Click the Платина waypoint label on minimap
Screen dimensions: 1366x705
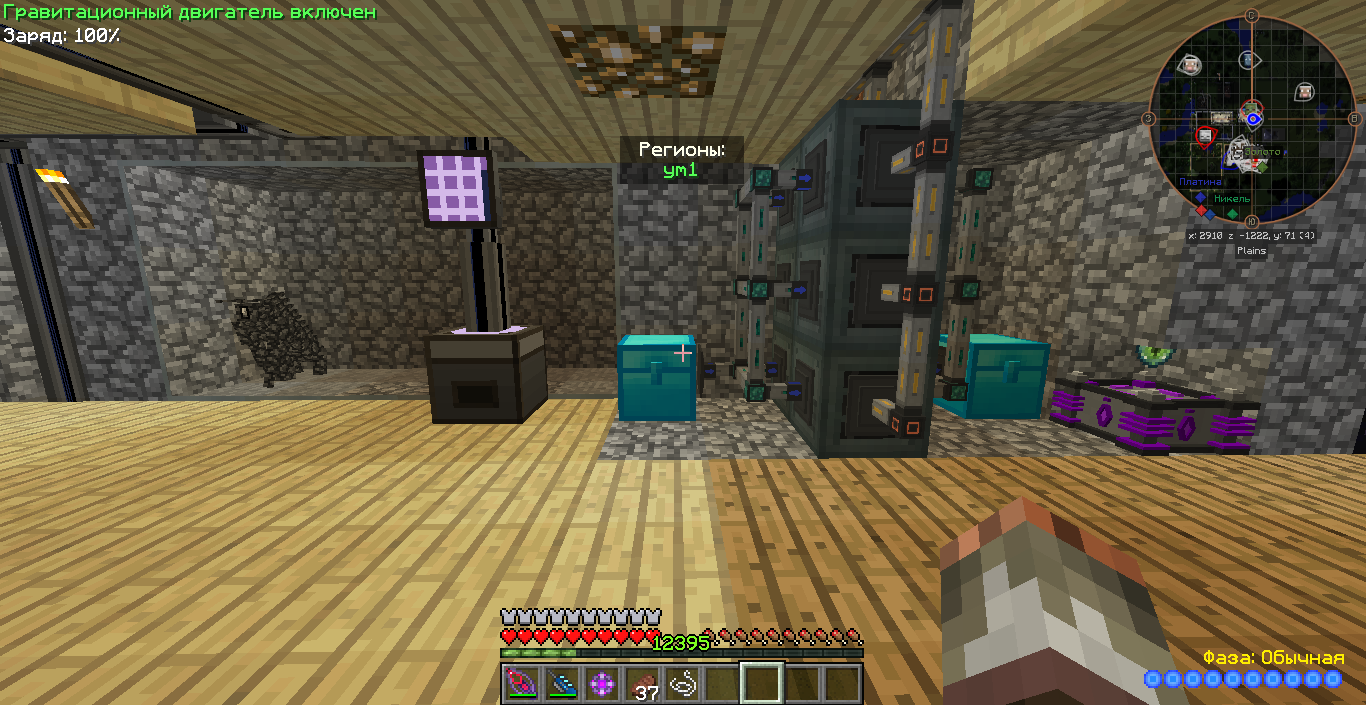pyautogui.click(x=1201, y=182)
